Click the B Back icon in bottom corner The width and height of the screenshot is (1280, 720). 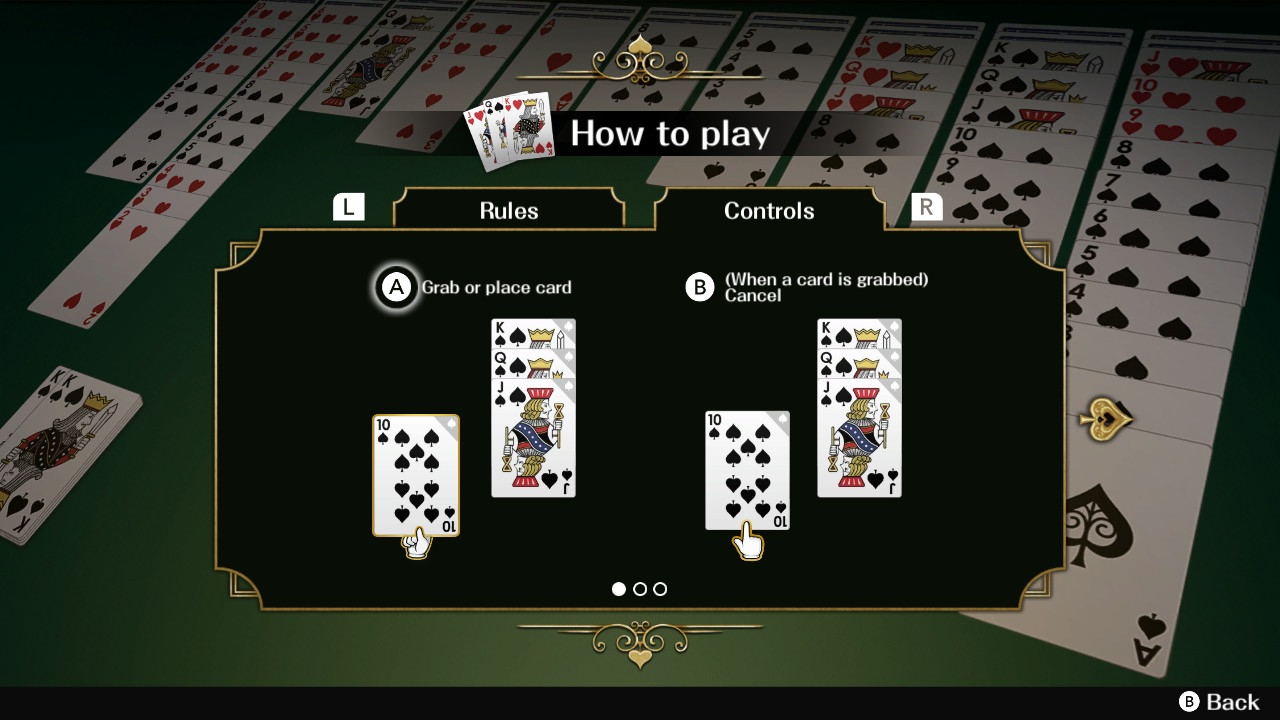point(1190,701)
